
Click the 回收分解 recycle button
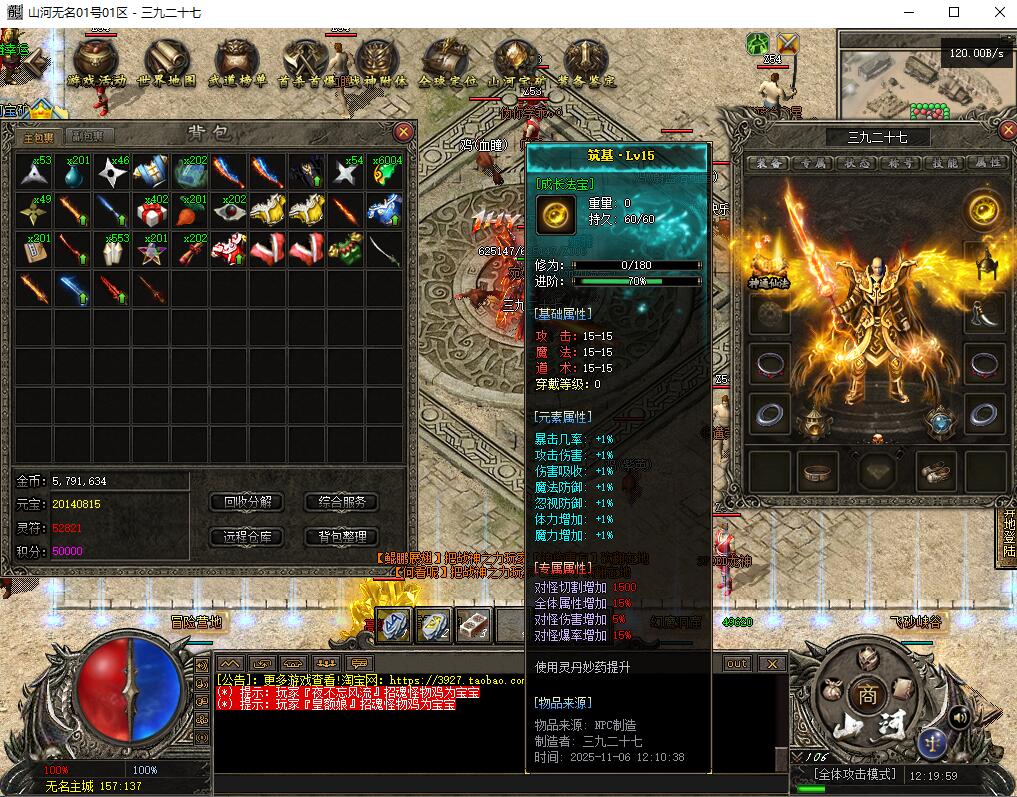click(247, 502)
